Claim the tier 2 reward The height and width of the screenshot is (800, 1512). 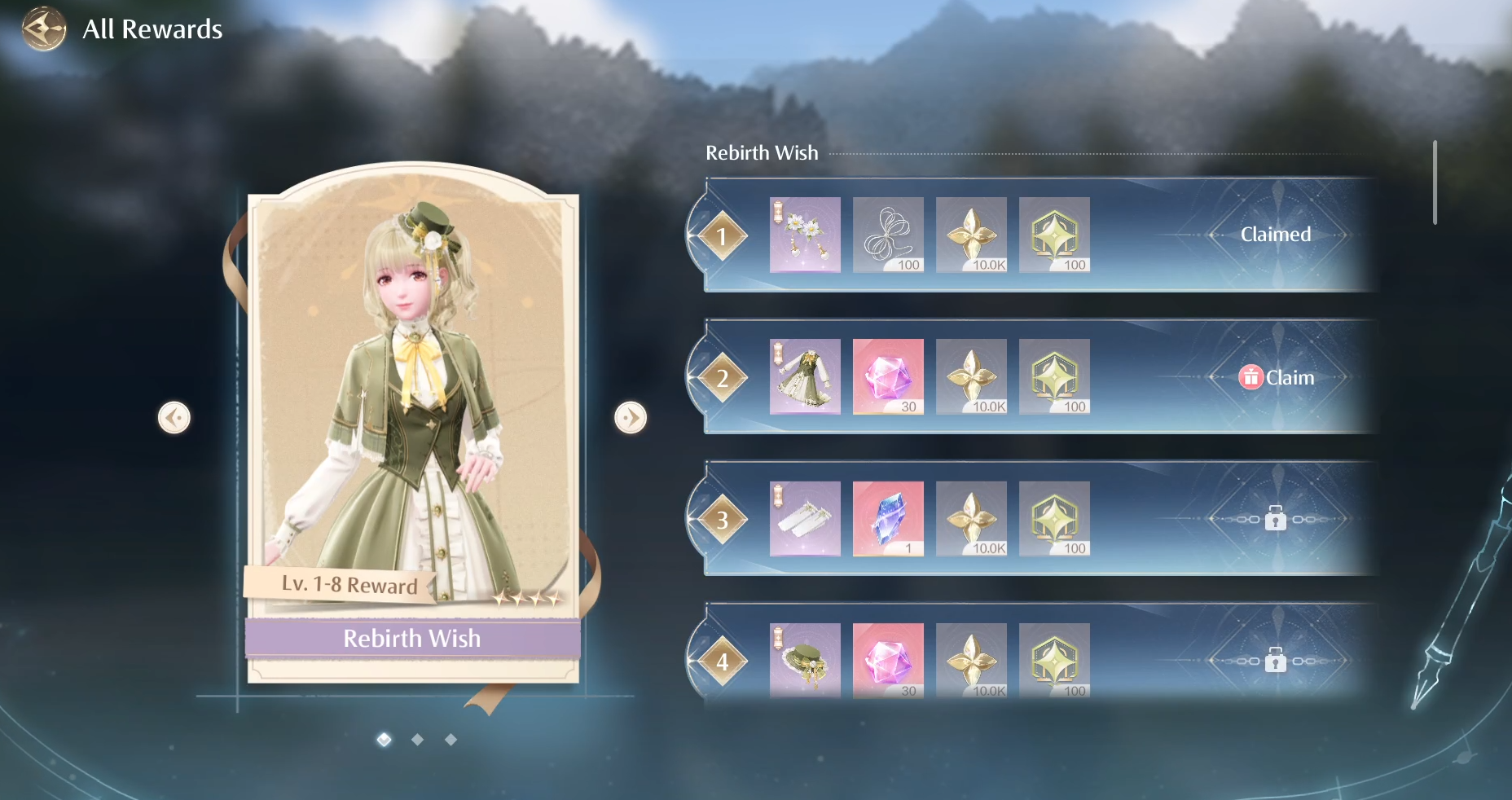click(1276, 376)
